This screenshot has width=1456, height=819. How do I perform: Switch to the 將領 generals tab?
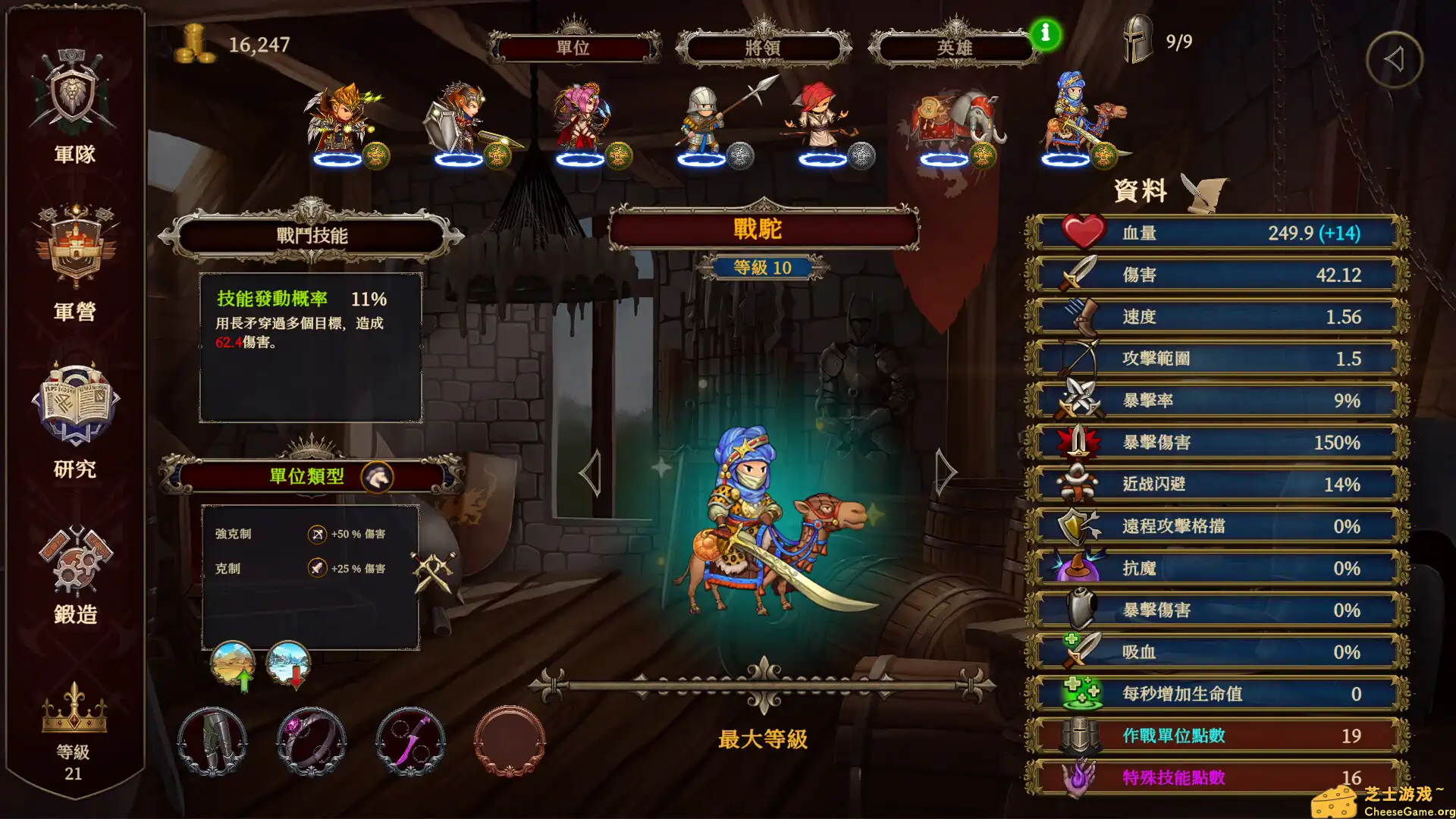(763, 48)
